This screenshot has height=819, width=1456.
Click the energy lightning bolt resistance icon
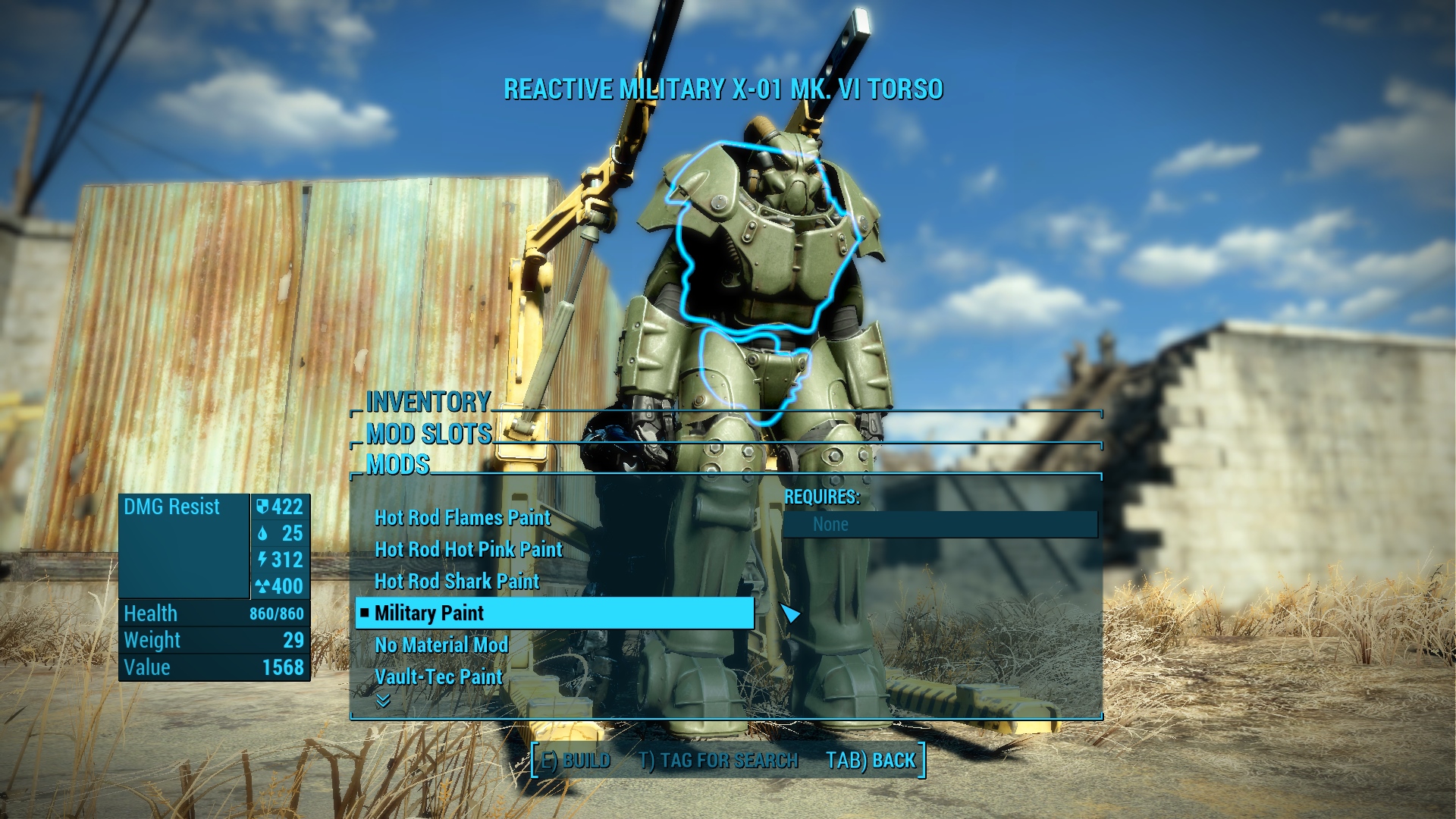point(264,560)
